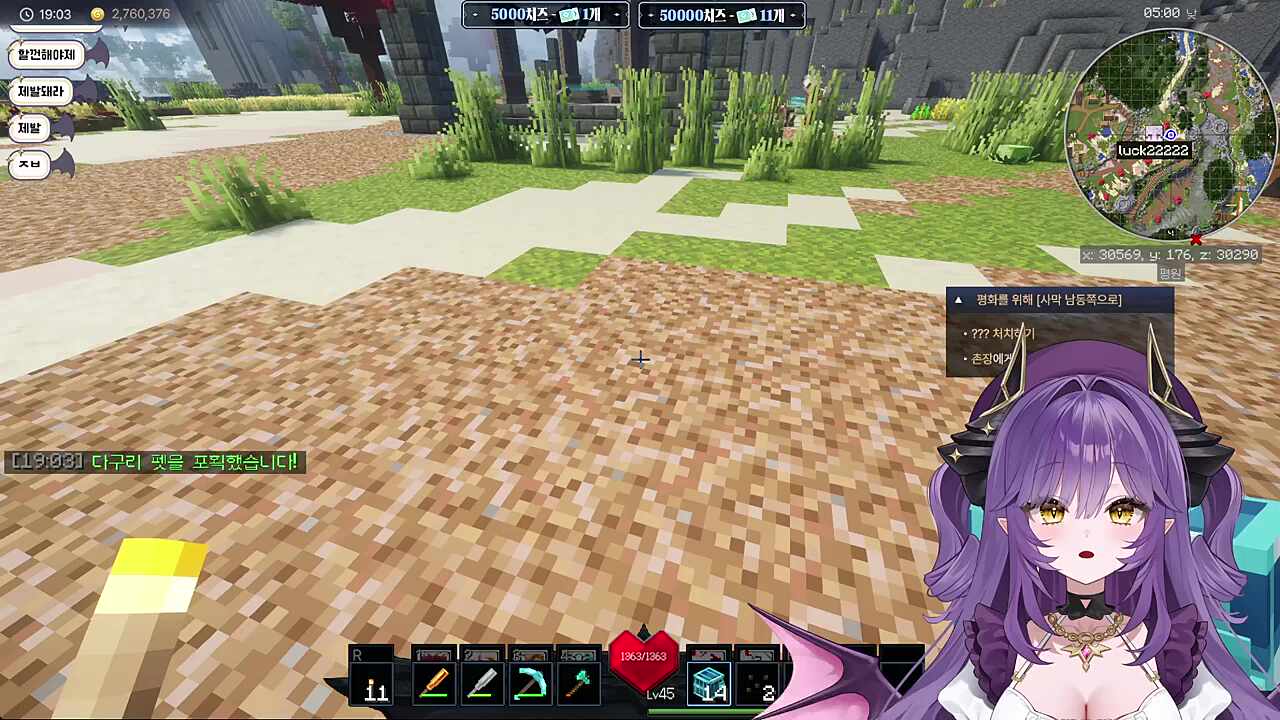Click the 제발돼라 speech bubble
Image resolution: width=1280 pixels, height=720 pixels.
coord(41,91)
